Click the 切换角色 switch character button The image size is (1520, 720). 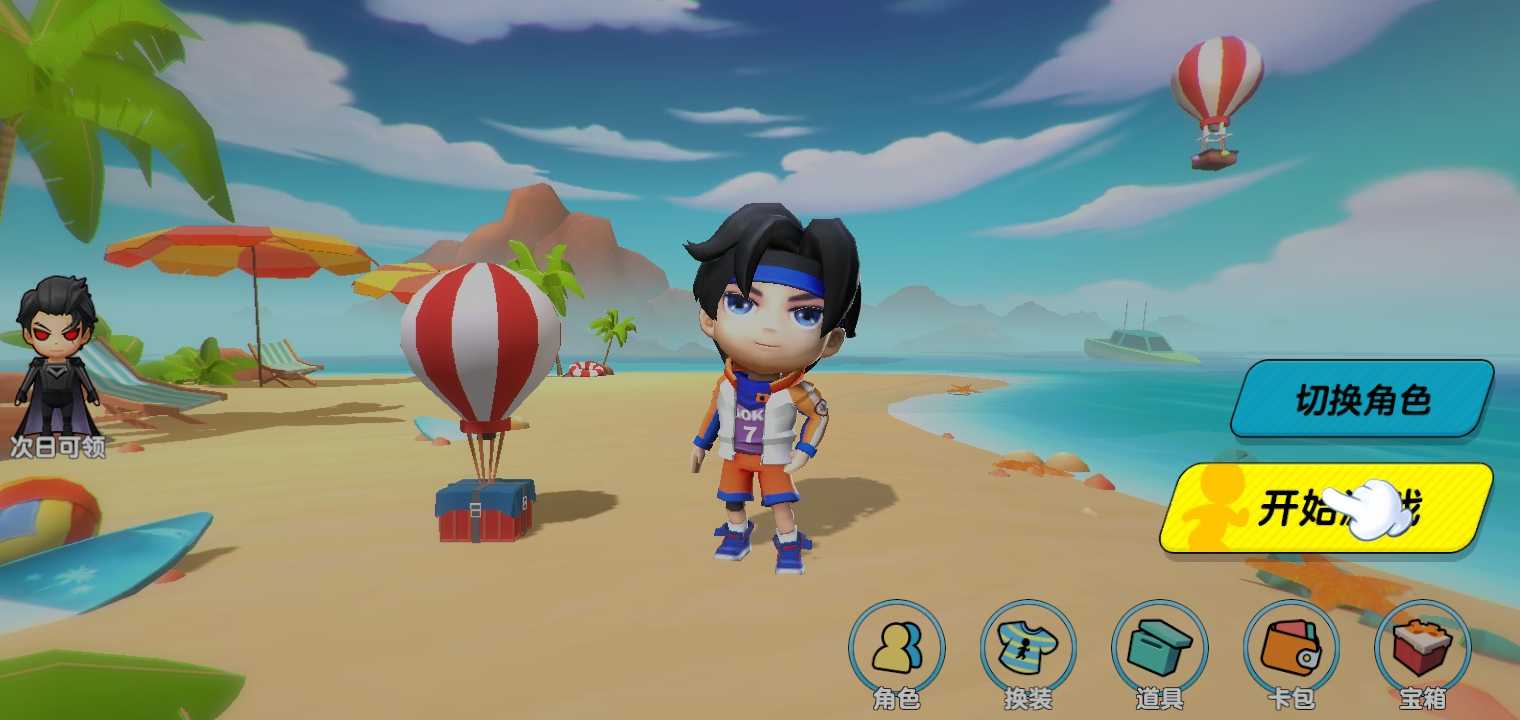(x=1362, y=400)
